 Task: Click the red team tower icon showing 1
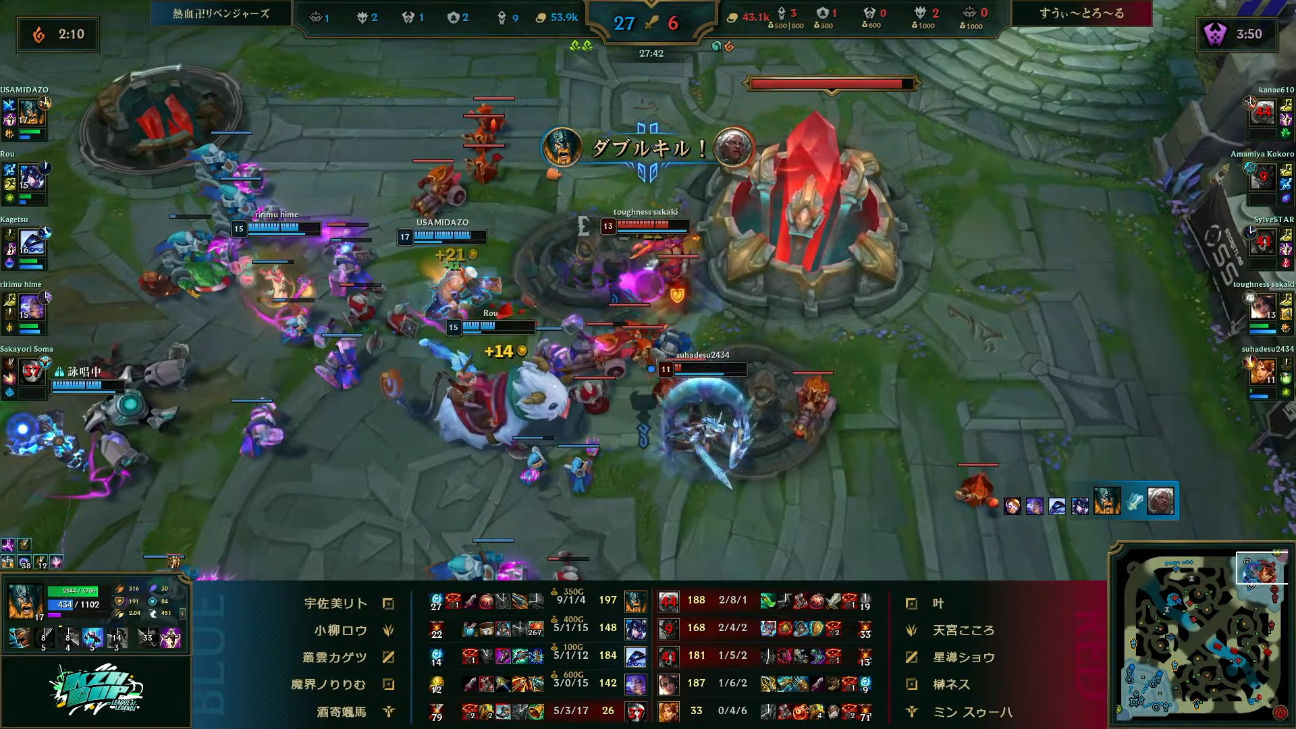(x=823, y=13)
